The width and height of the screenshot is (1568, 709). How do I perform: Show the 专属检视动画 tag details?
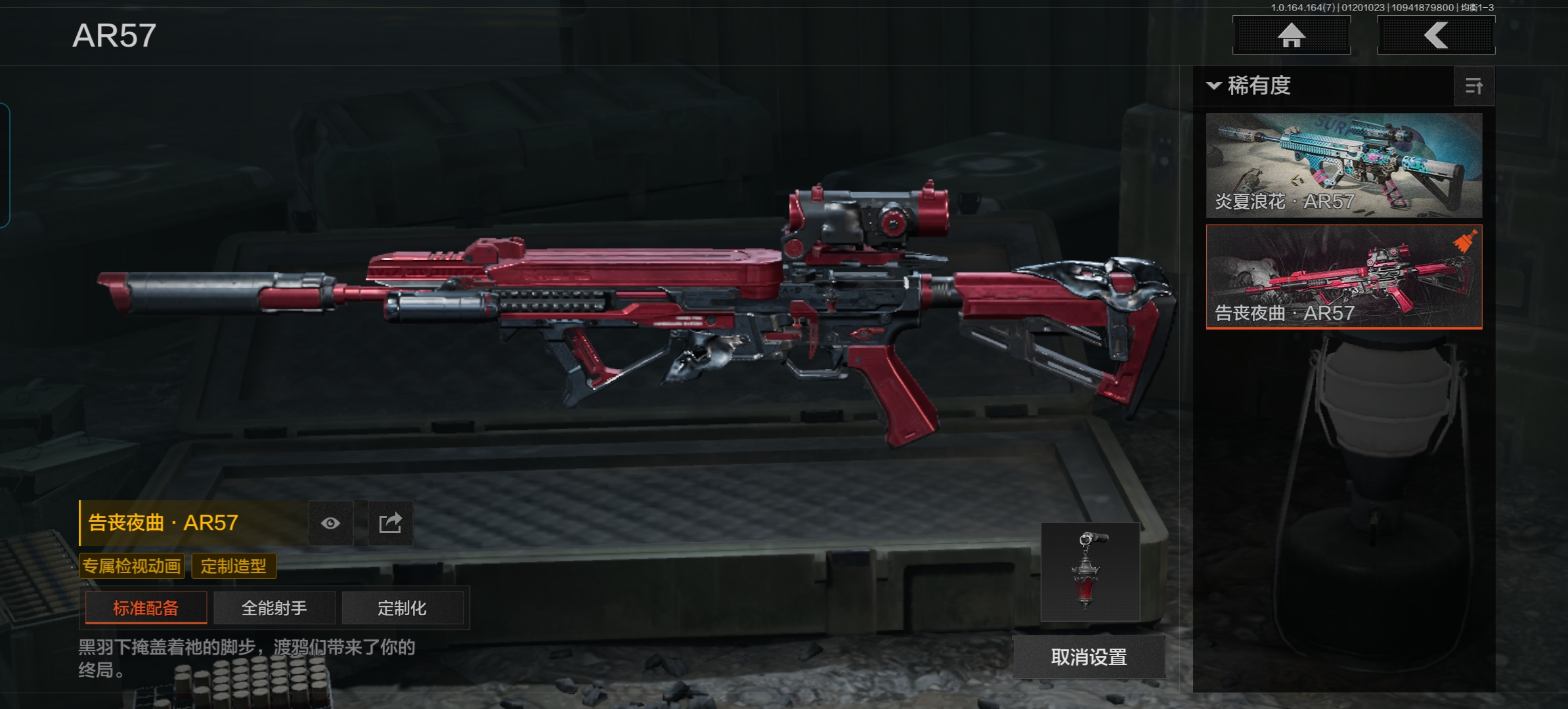131,566
